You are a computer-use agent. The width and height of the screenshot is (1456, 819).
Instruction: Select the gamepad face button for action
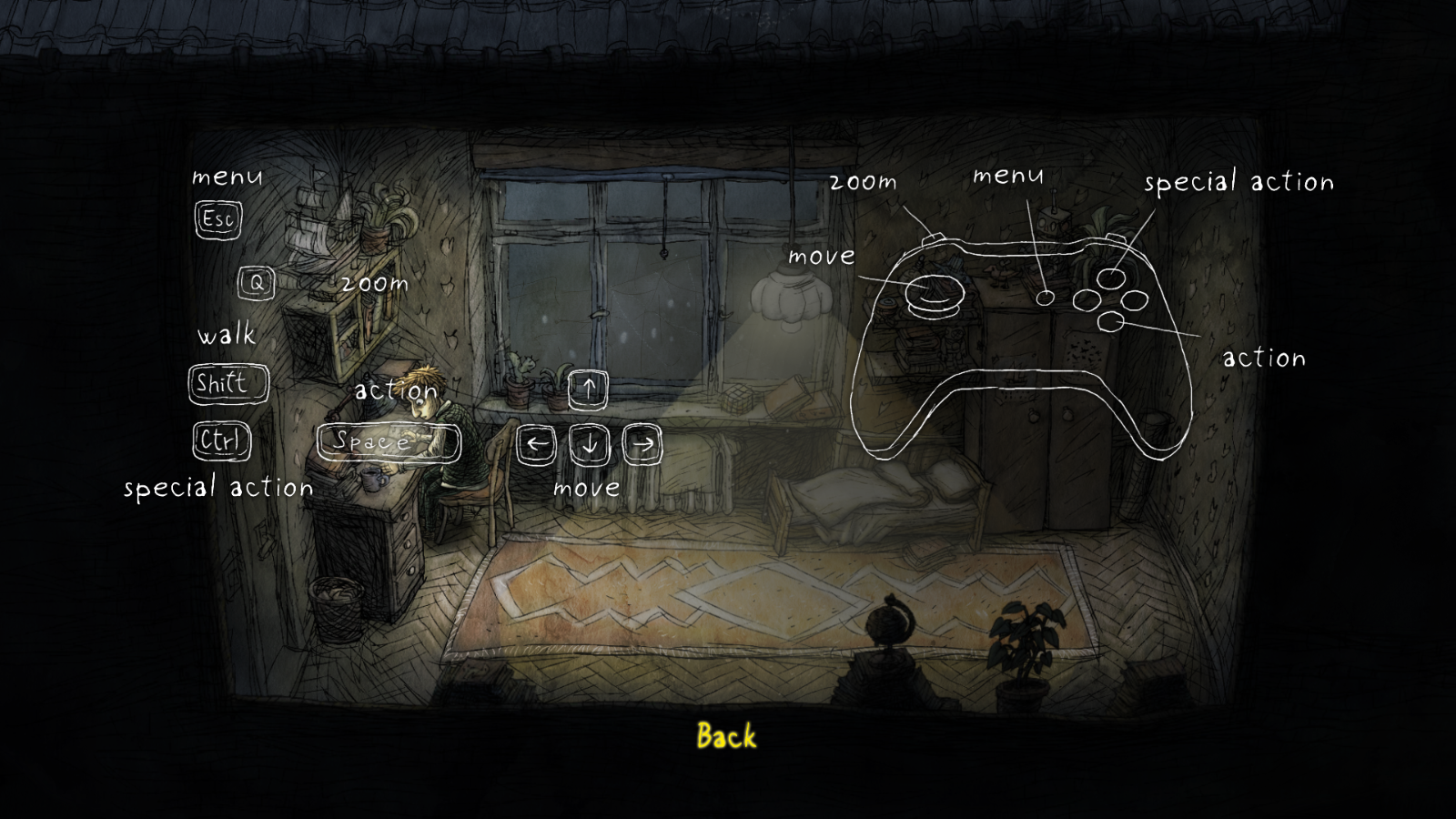(x=1112, y=321)
